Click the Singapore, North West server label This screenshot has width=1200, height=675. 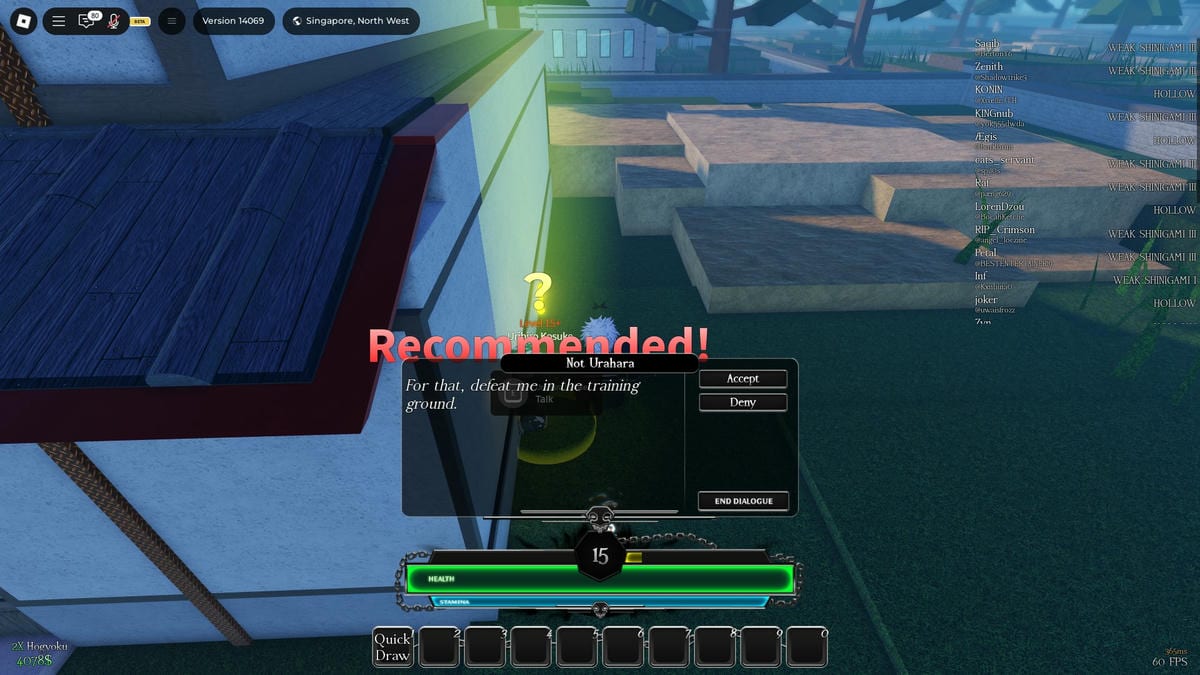[351, 21]
